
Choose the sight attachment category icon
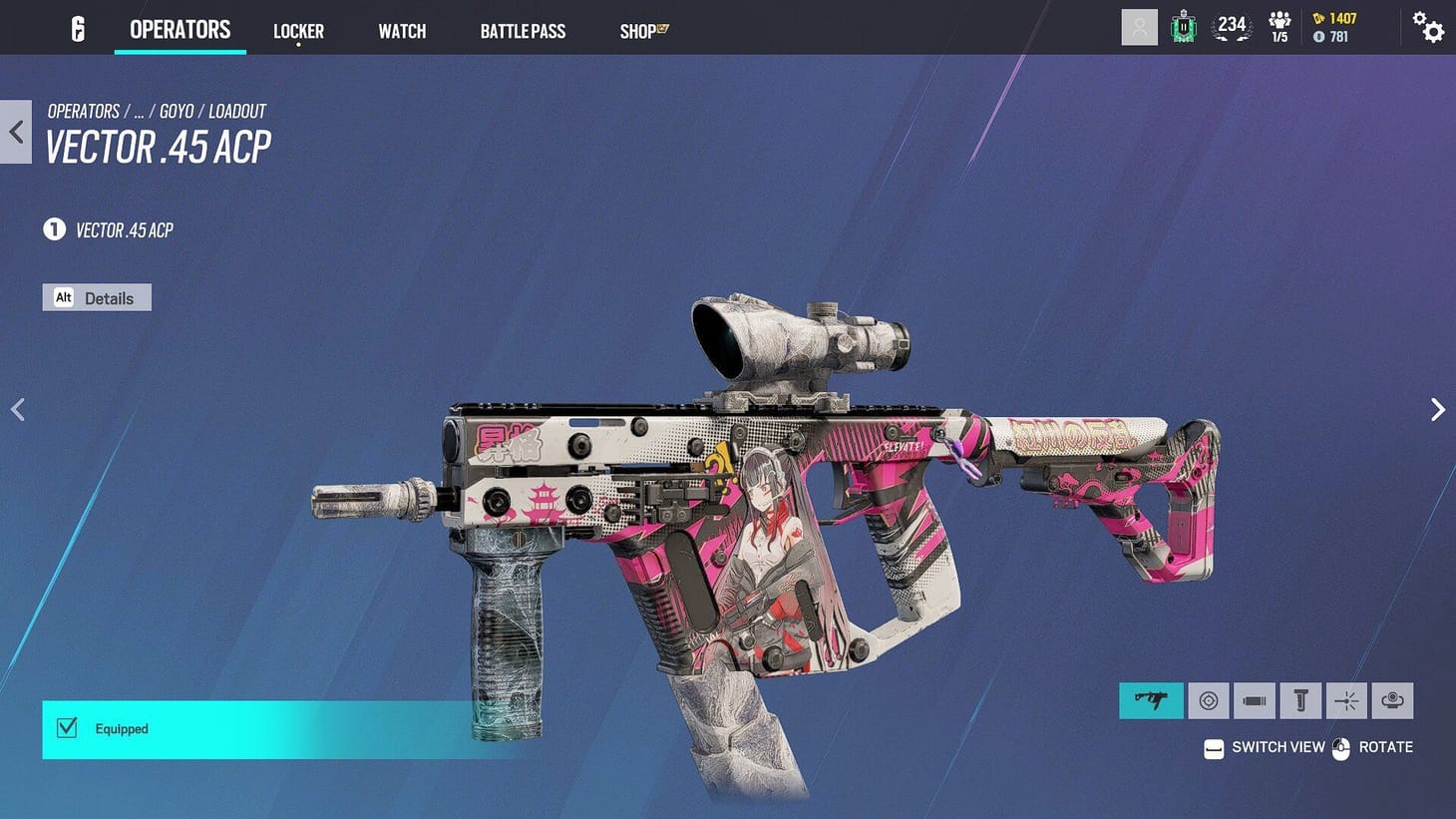pos(1208,700)
